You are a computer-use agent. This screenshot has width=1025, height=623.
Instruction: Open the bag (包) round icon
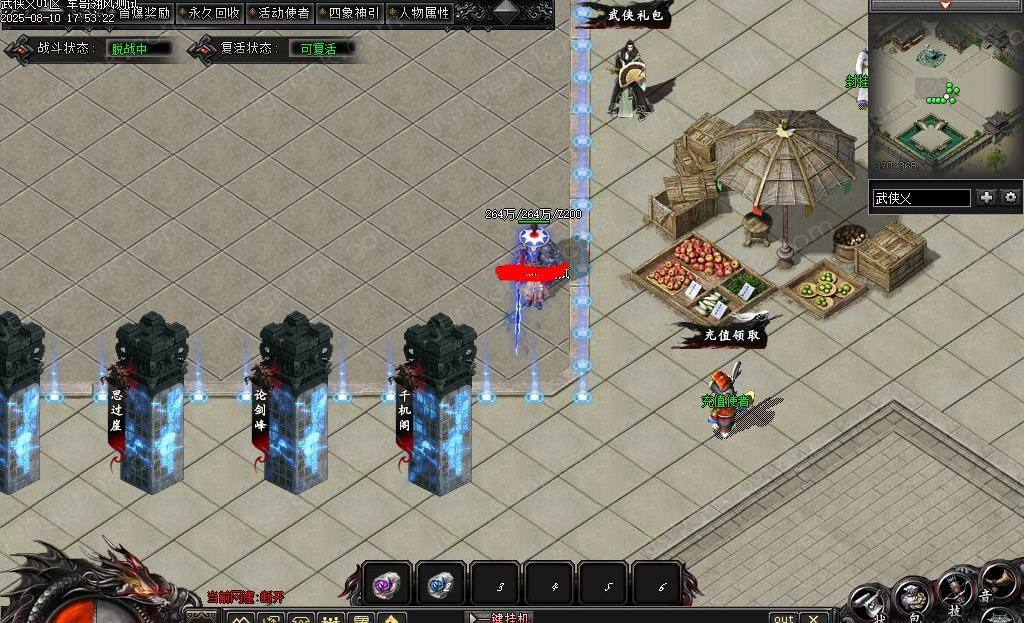point(913,599)
